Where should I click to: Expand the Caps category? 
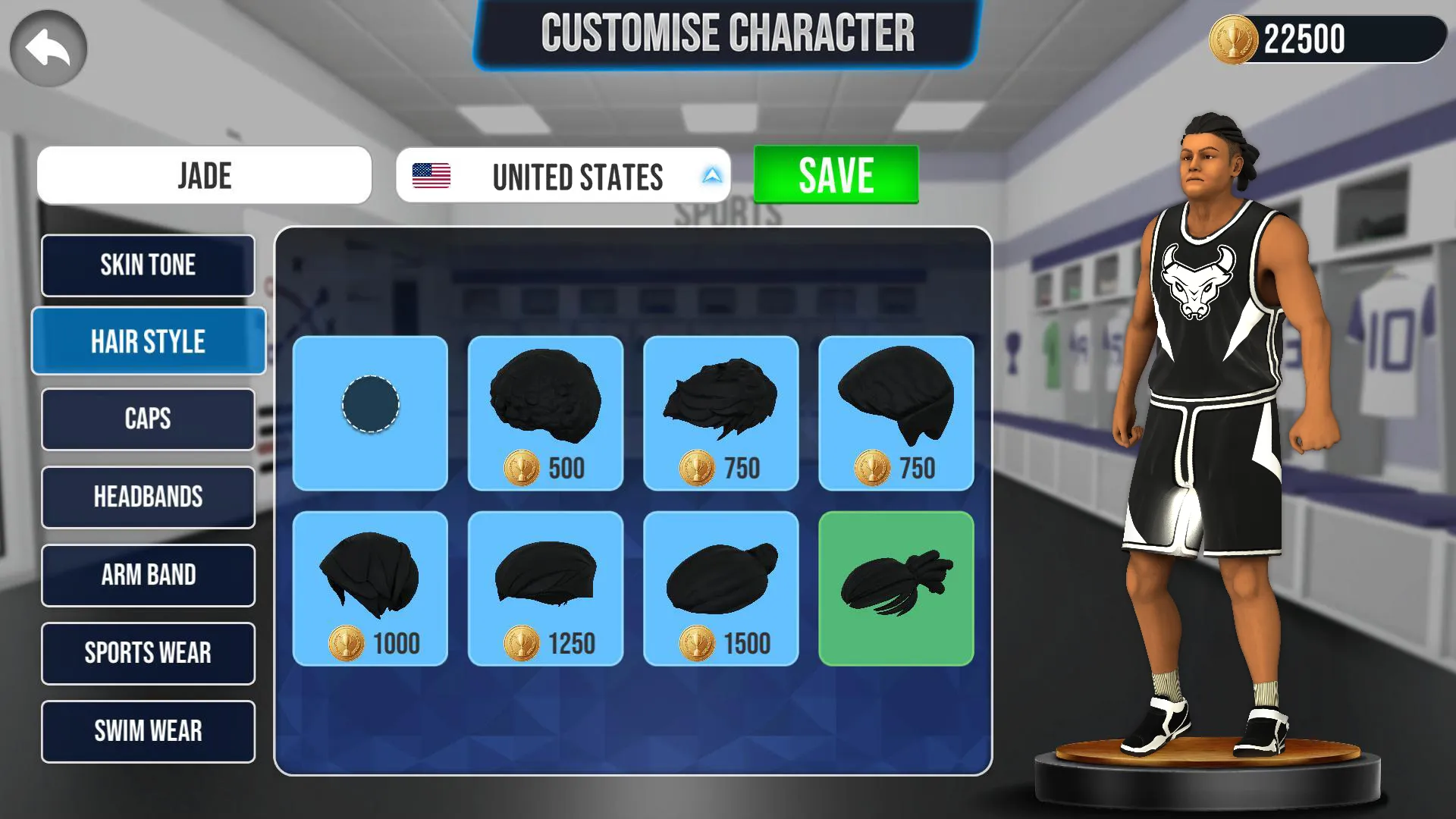point(148,419)
